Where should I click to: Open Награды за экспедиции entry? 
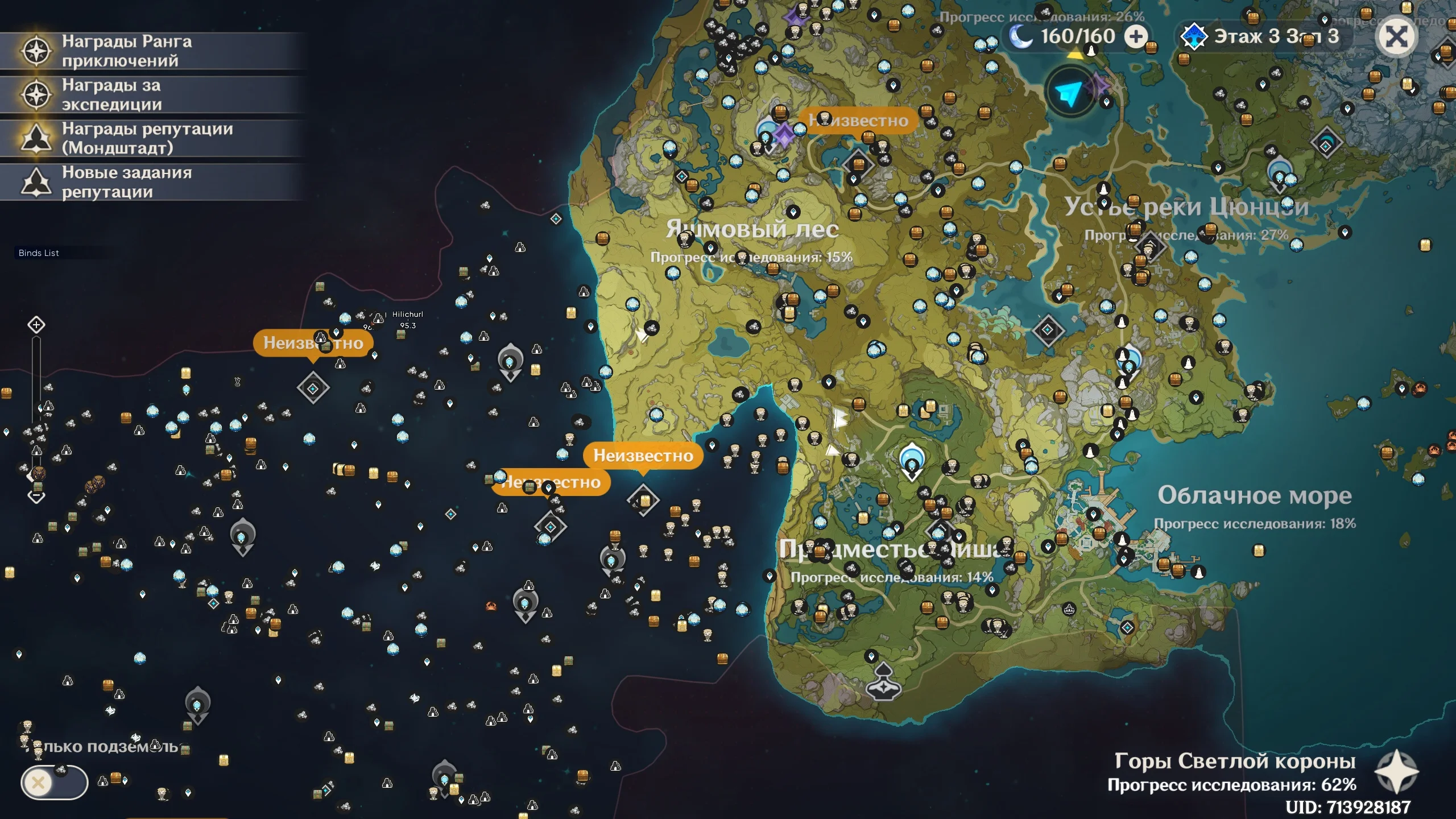pos(111,95)
